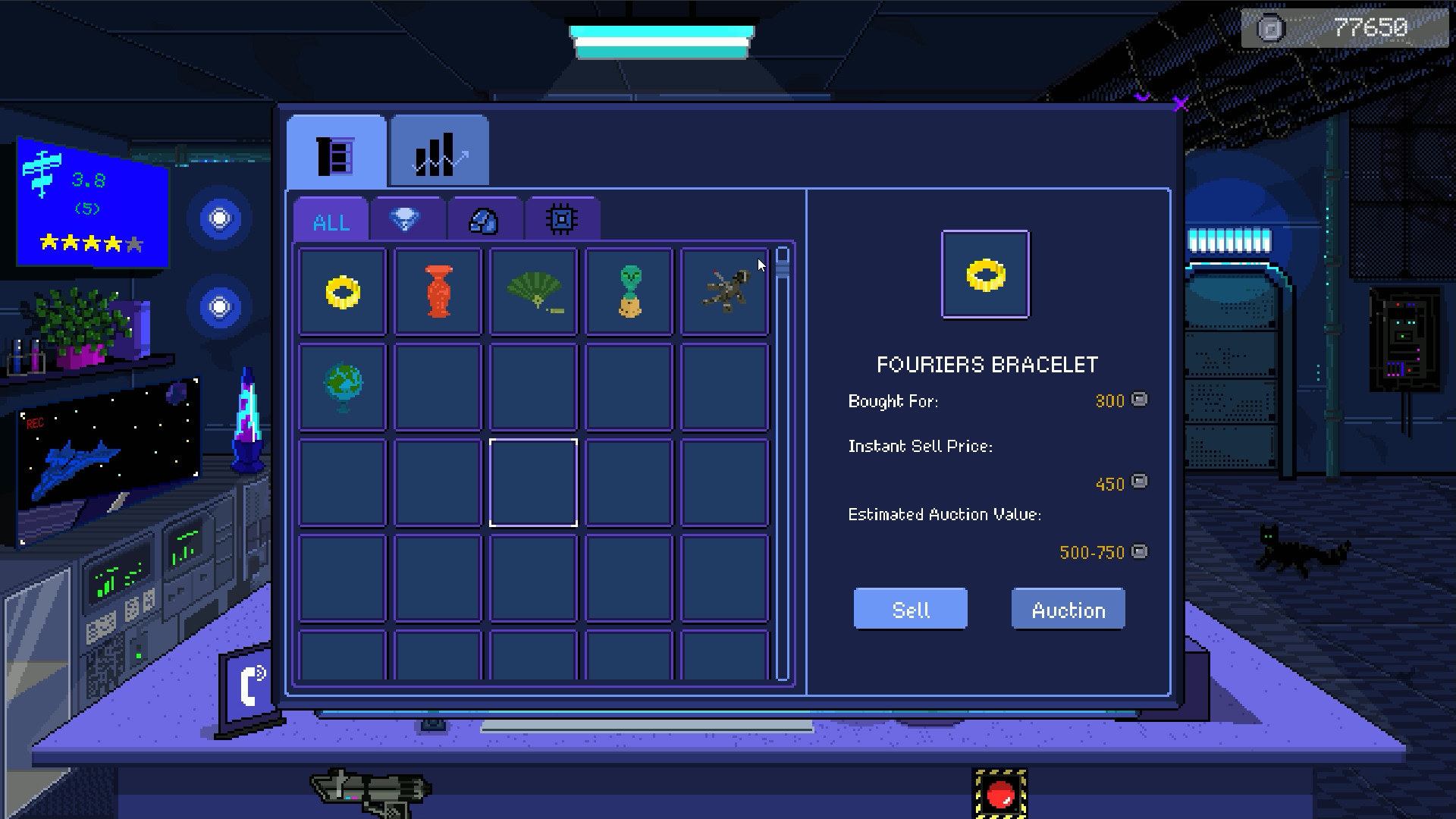Open the inventory shelf tab
The width and height of the screenshot is (1456, 819).
(x=336, y=151)
